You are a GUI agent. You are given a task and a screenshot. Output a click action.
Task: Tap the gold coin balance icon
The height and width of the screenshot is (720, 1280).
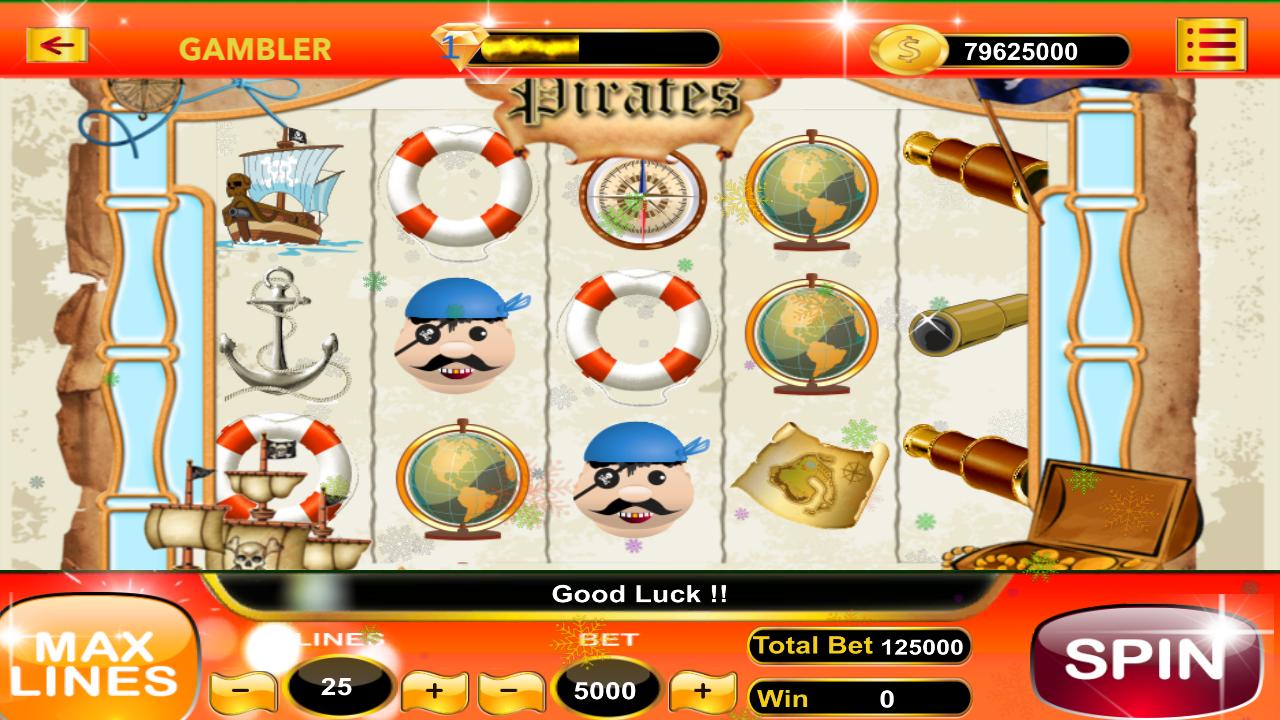point(908,48)
